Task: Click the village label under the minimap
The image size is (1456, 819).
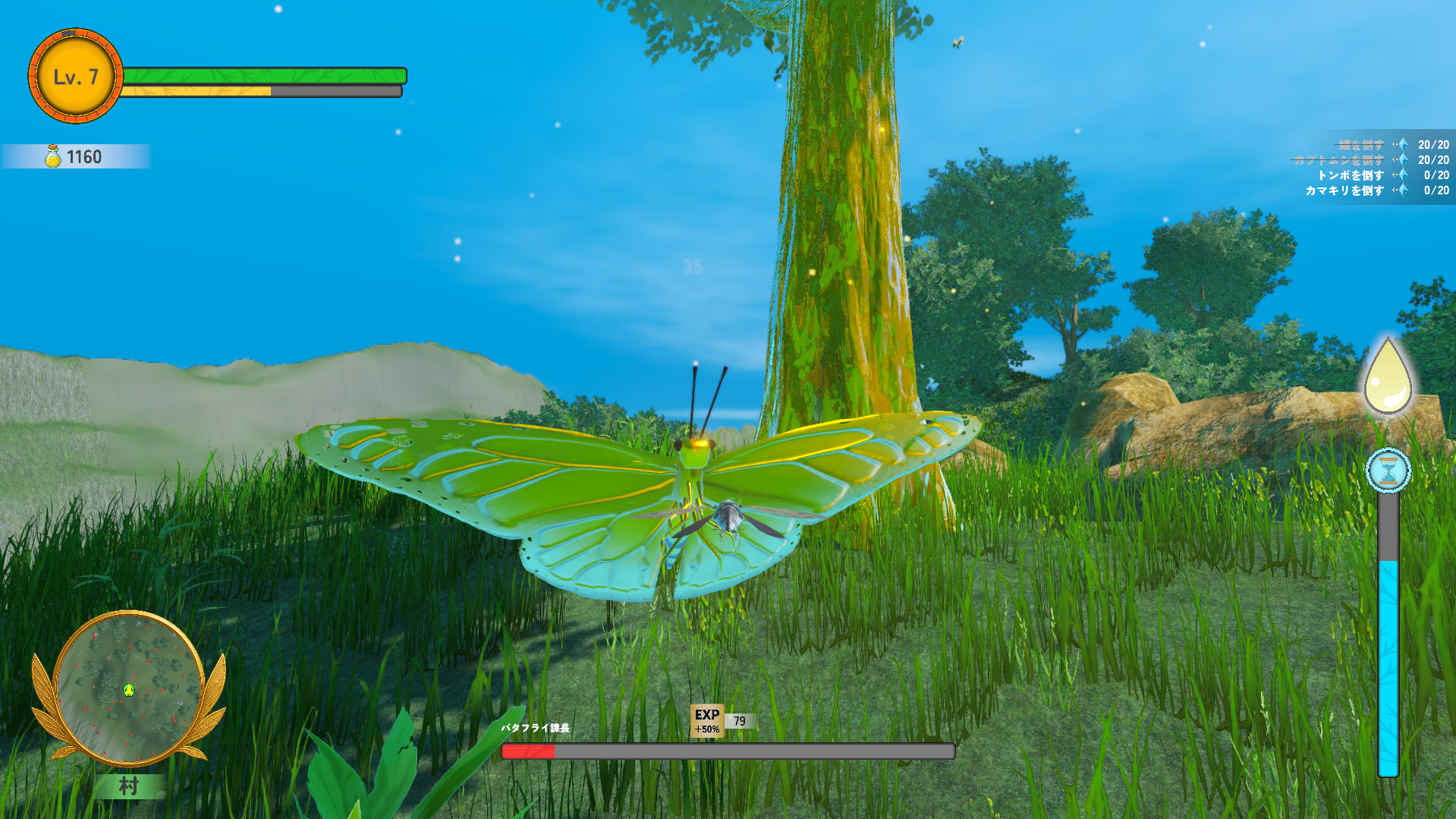Action: [128, 786]
